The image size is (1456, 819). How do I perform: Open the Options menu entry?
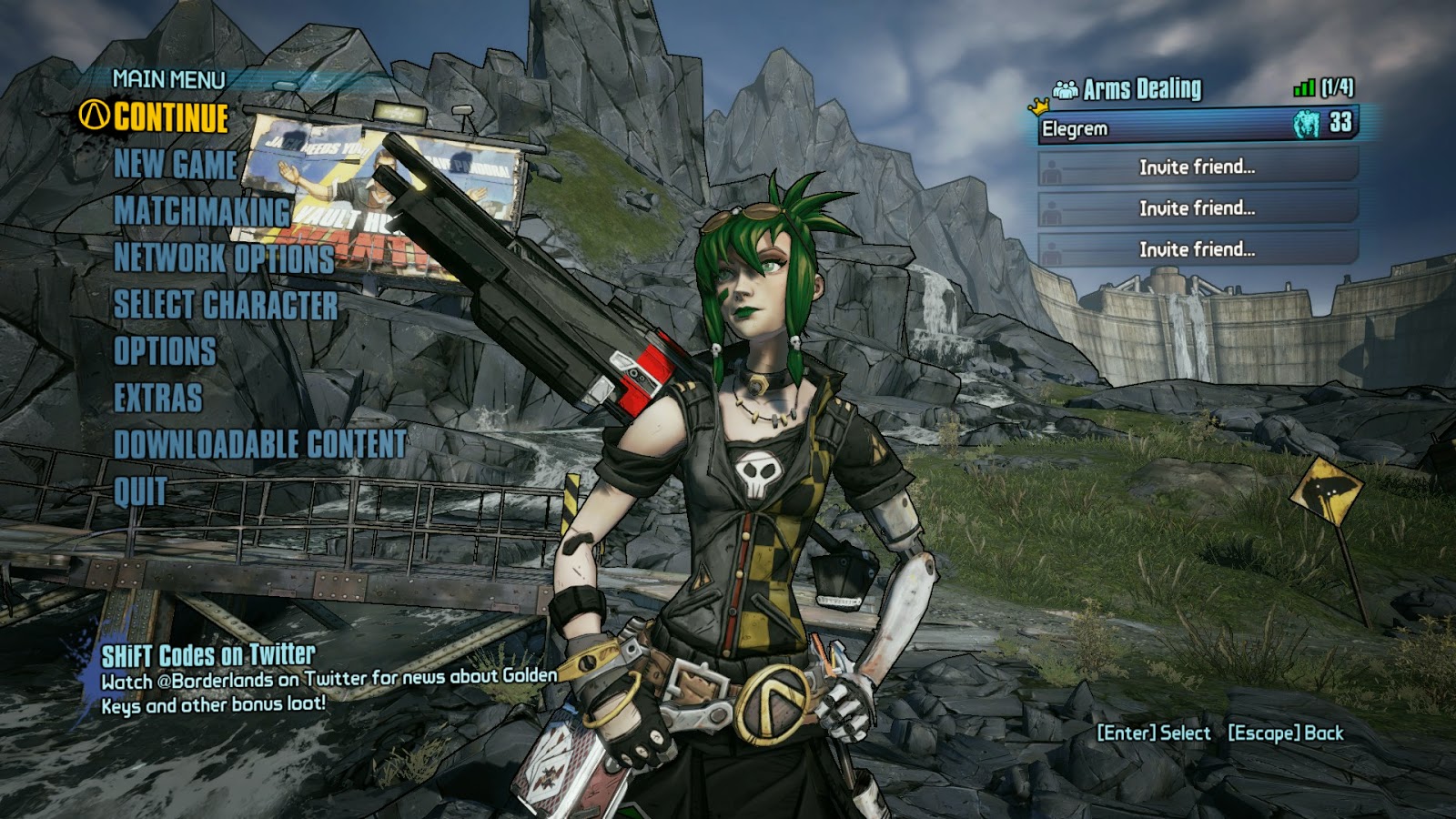(165, 351)
